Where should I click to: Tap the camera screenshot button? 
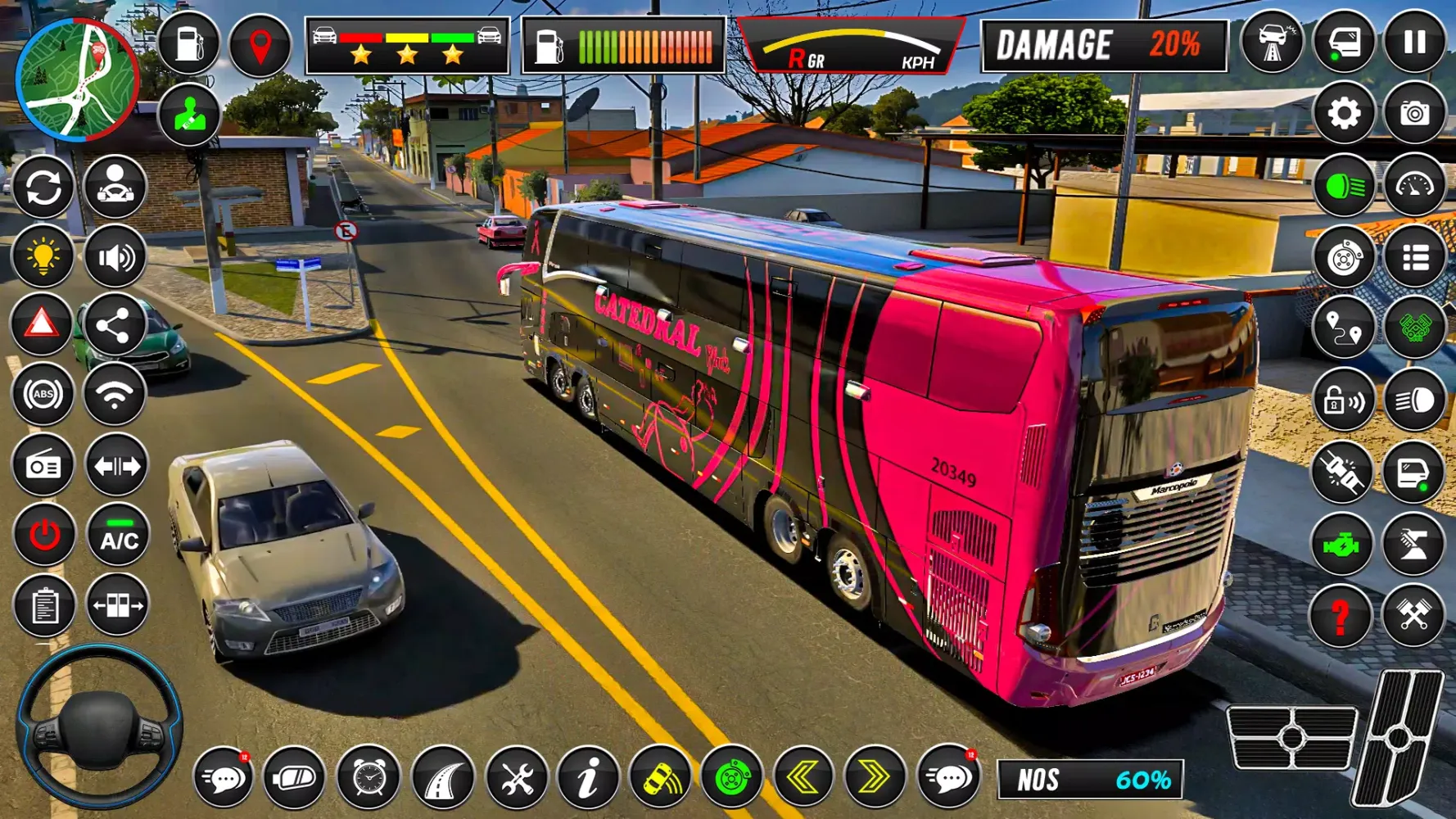click(x=1414, y=113)
